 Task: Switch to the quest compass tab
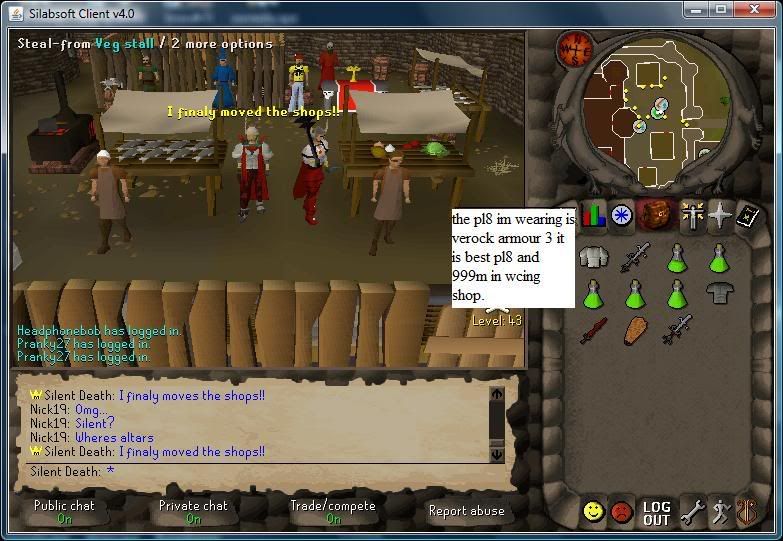pos(623,215)
